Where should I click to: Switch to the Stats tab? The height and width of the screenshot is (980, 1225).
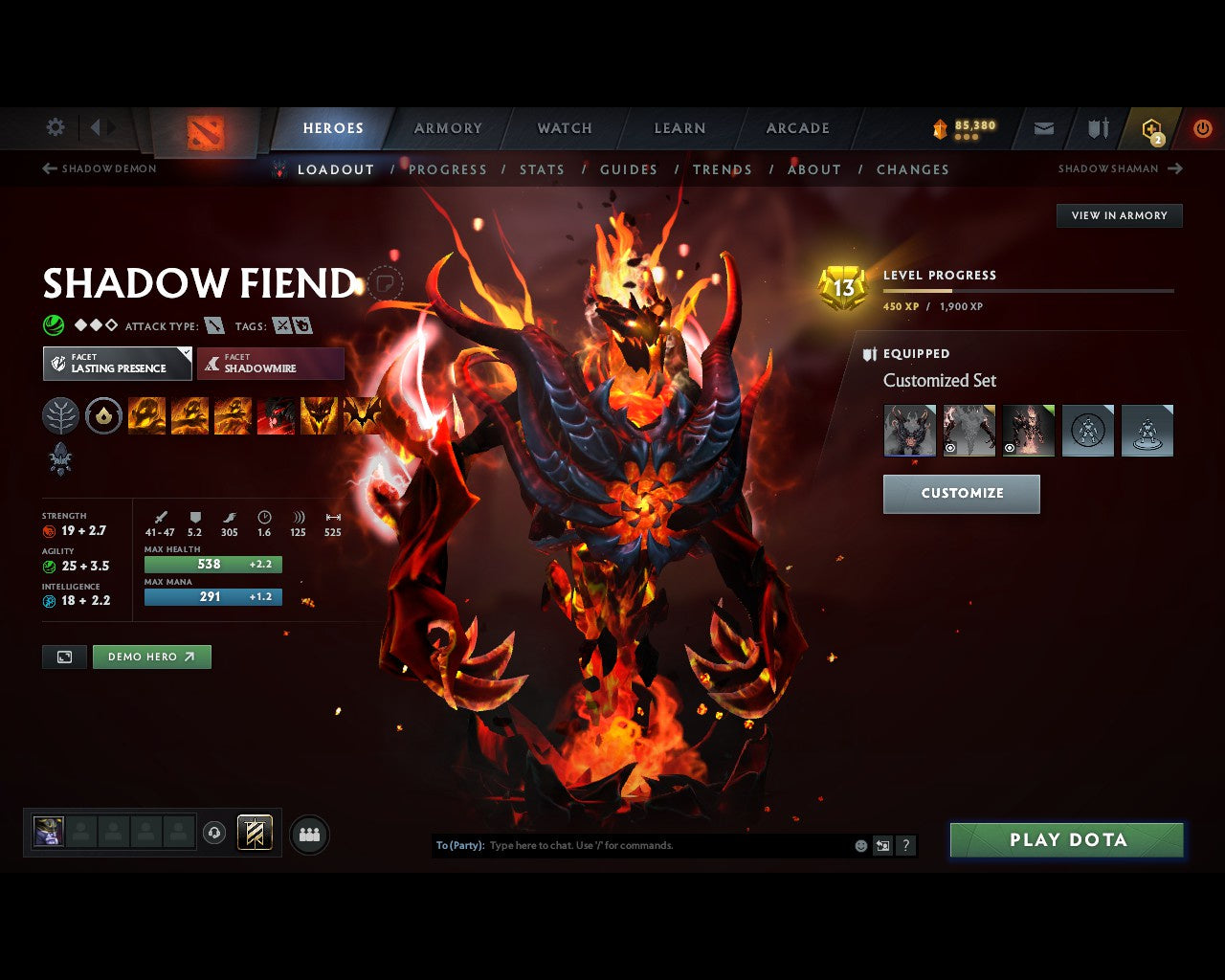click(x=542, y=169)
